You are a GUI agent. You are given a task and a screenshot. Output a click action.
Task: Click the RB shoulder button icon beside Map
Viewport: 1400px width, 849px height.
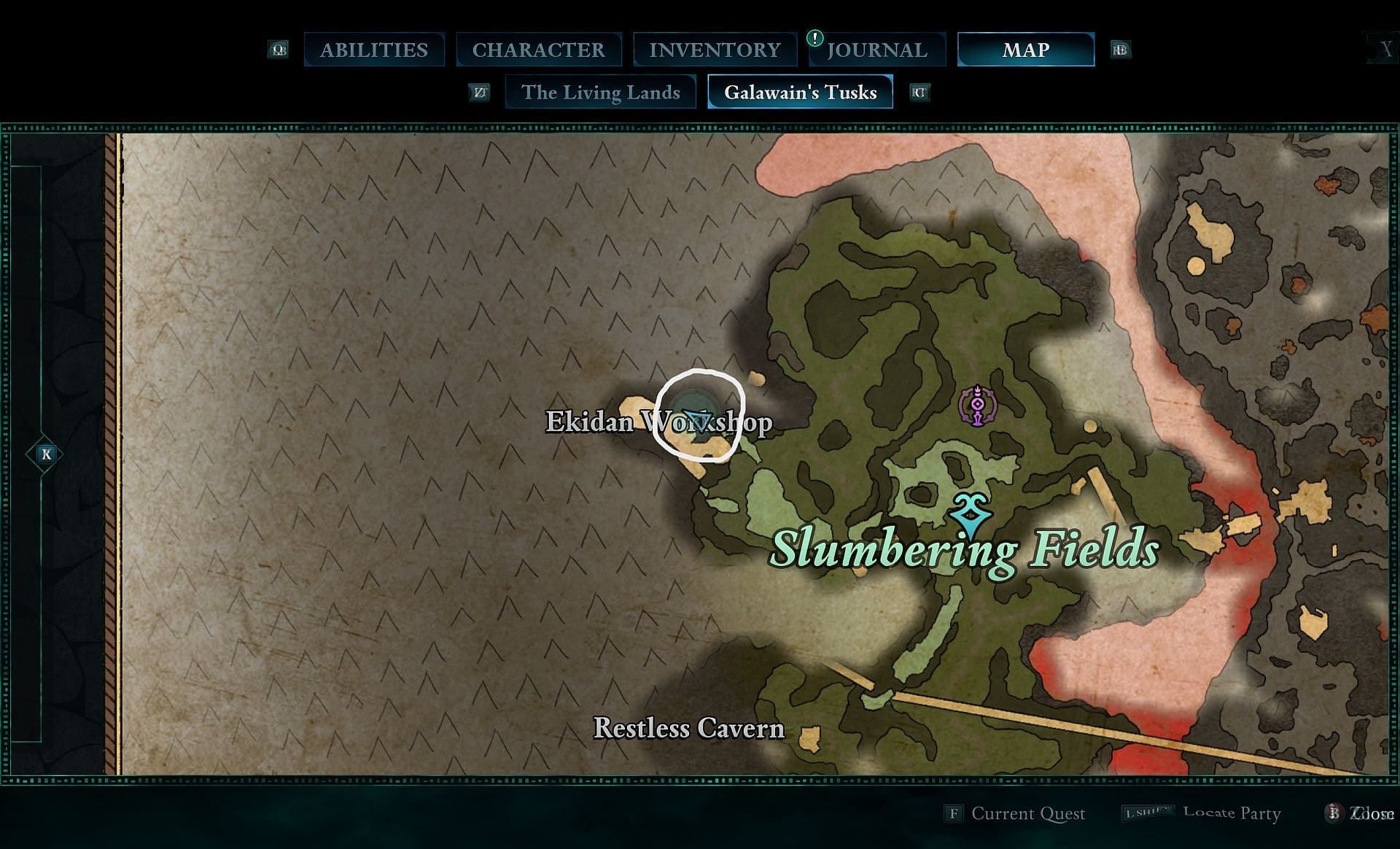click(1121, 49)
